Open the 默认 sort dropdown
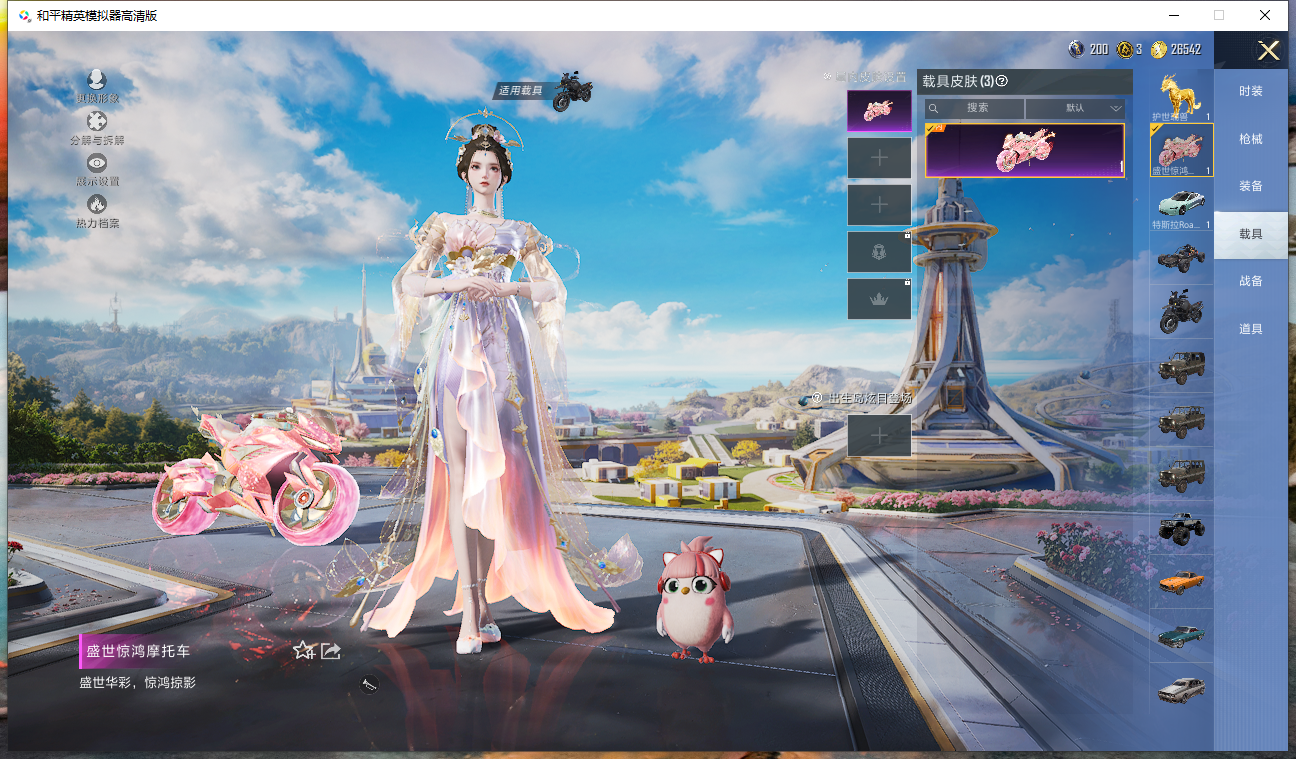This screenshot has height=759, width=1296. click(1075, 108)
